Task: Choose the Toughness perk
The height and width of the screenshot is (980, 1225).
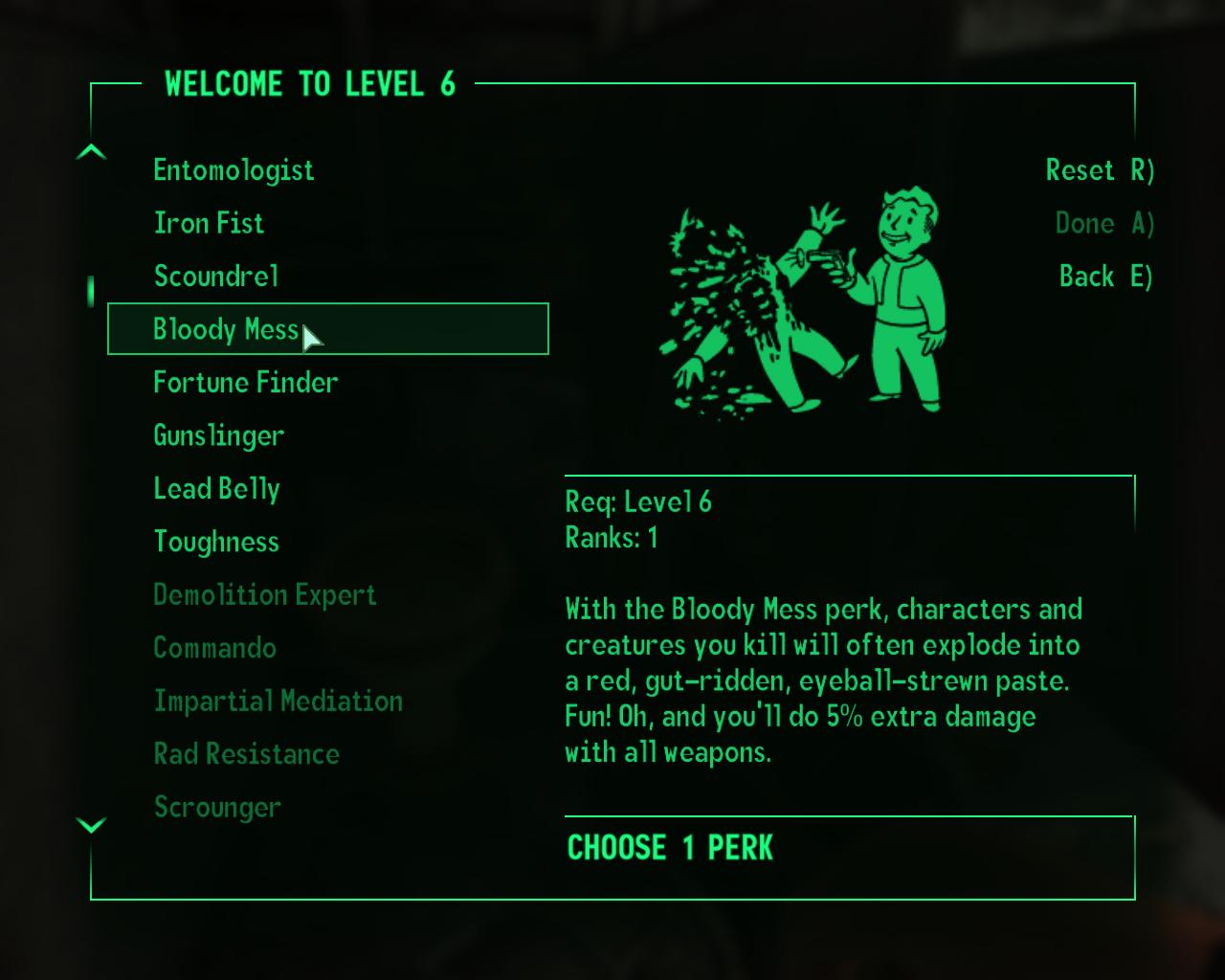Action: pyautogui.click(x=216, y=542)
